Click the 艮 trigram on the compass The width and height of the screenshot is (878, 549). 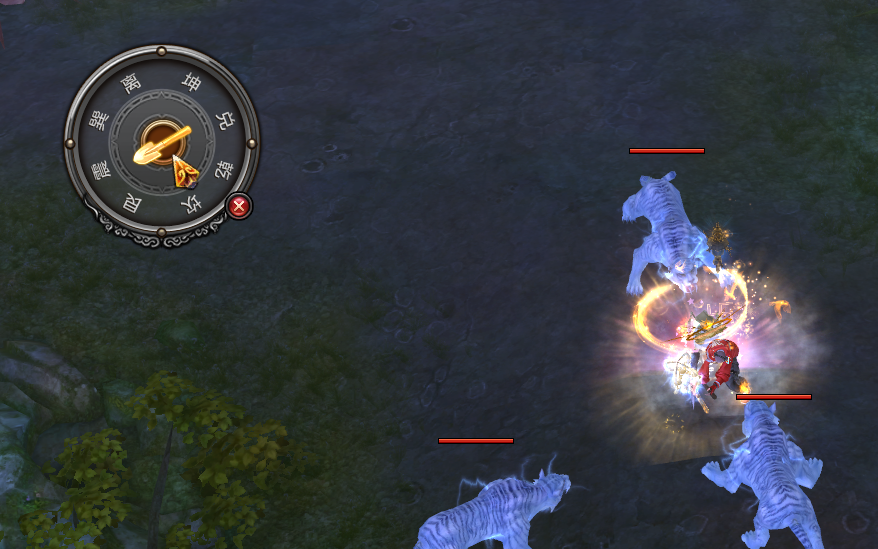pos(132,204)
